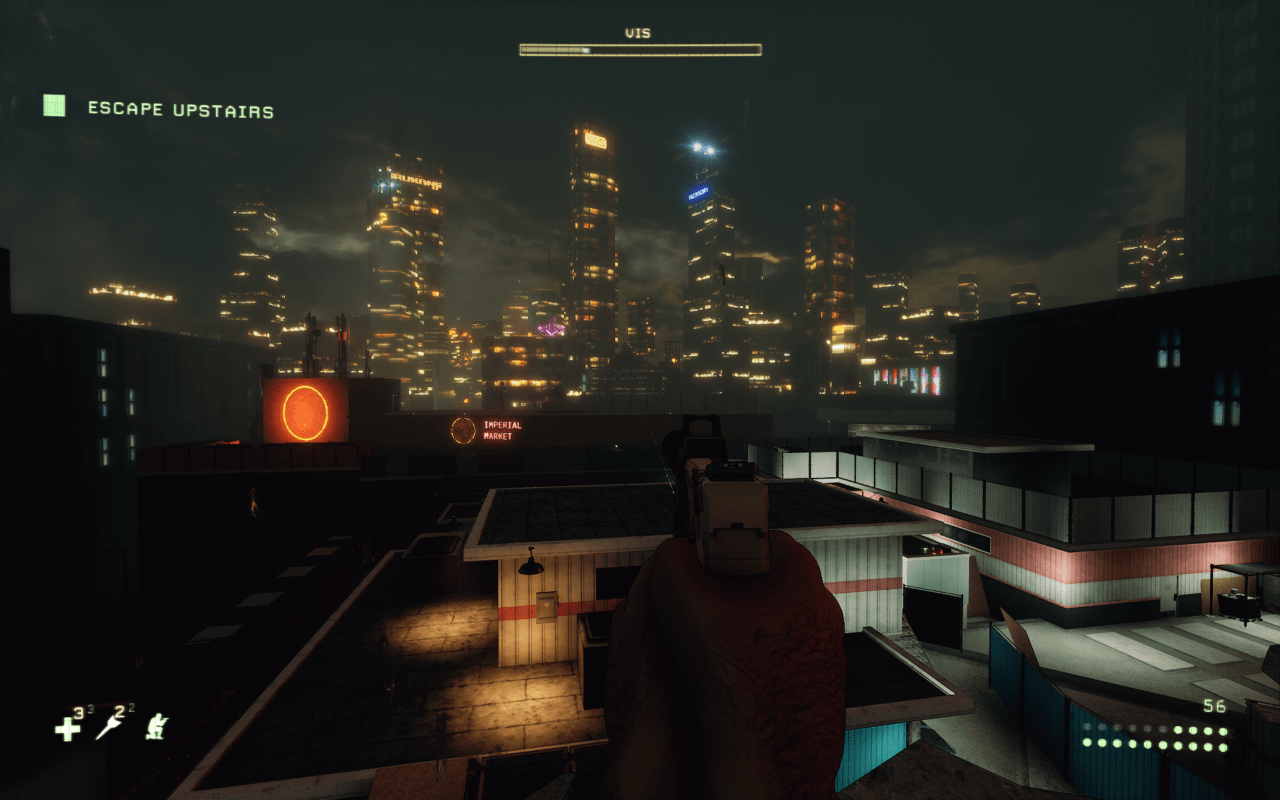Image resolution: width=1280 pixels, height=800 pixels.
Task: Click the Imperial Market neon sign
Action: pos(500,428)
